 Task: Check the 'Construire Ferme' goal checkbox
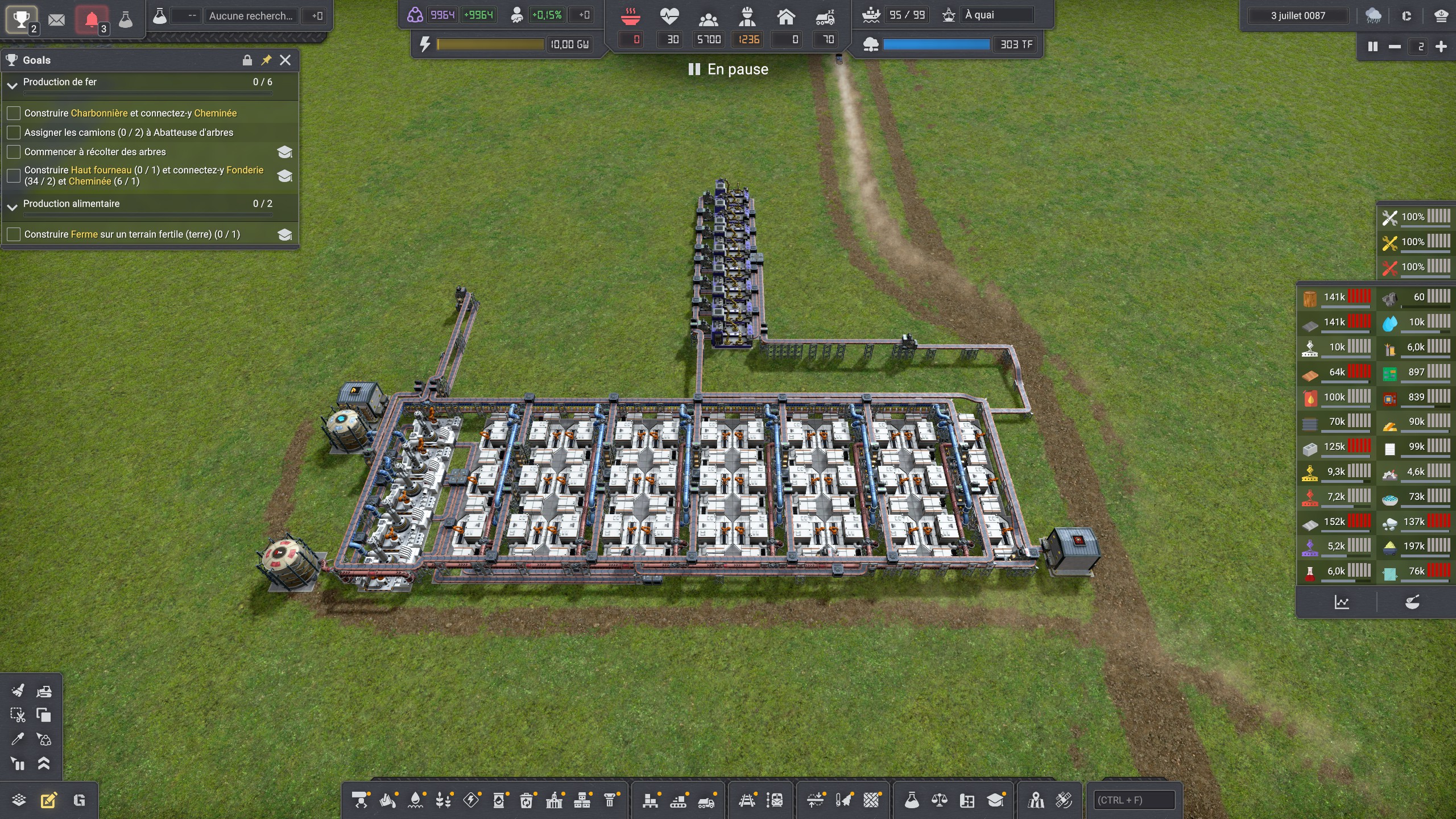point(13,234)
